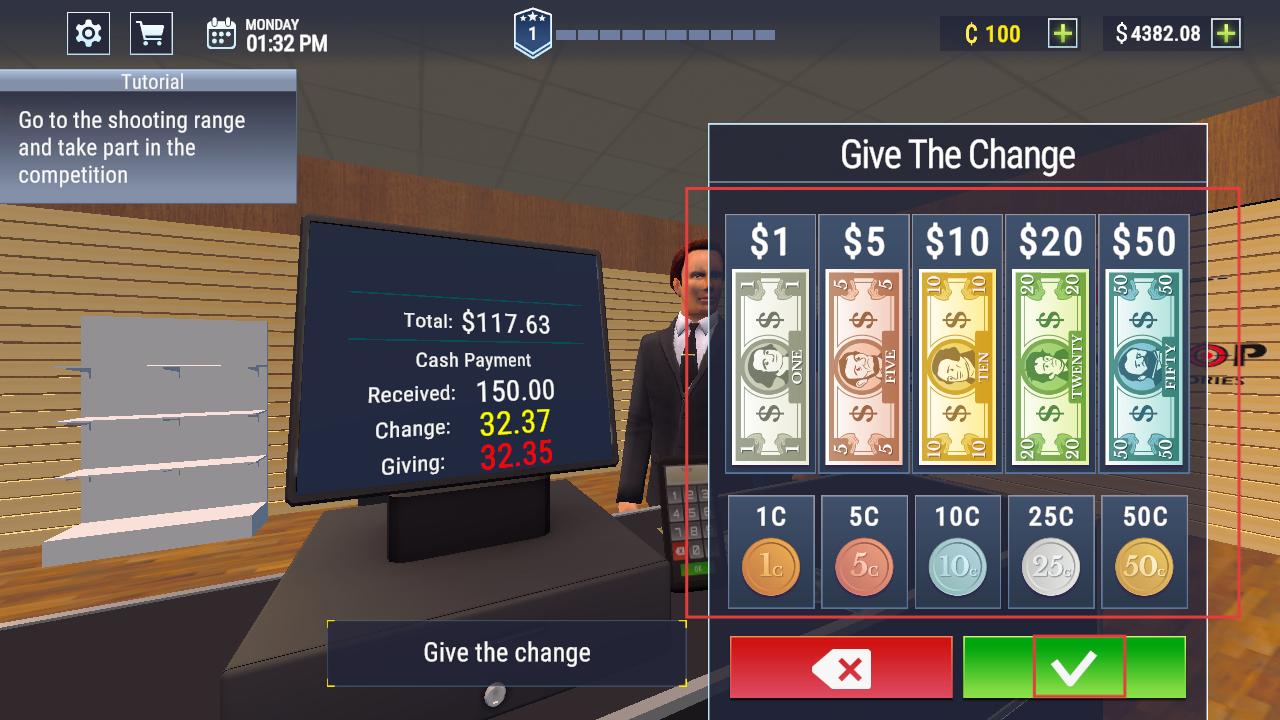Open the shopping cart store
The height and width of the screenshot is (720, 1280).
pyautogui.click(x=151, y=34)
